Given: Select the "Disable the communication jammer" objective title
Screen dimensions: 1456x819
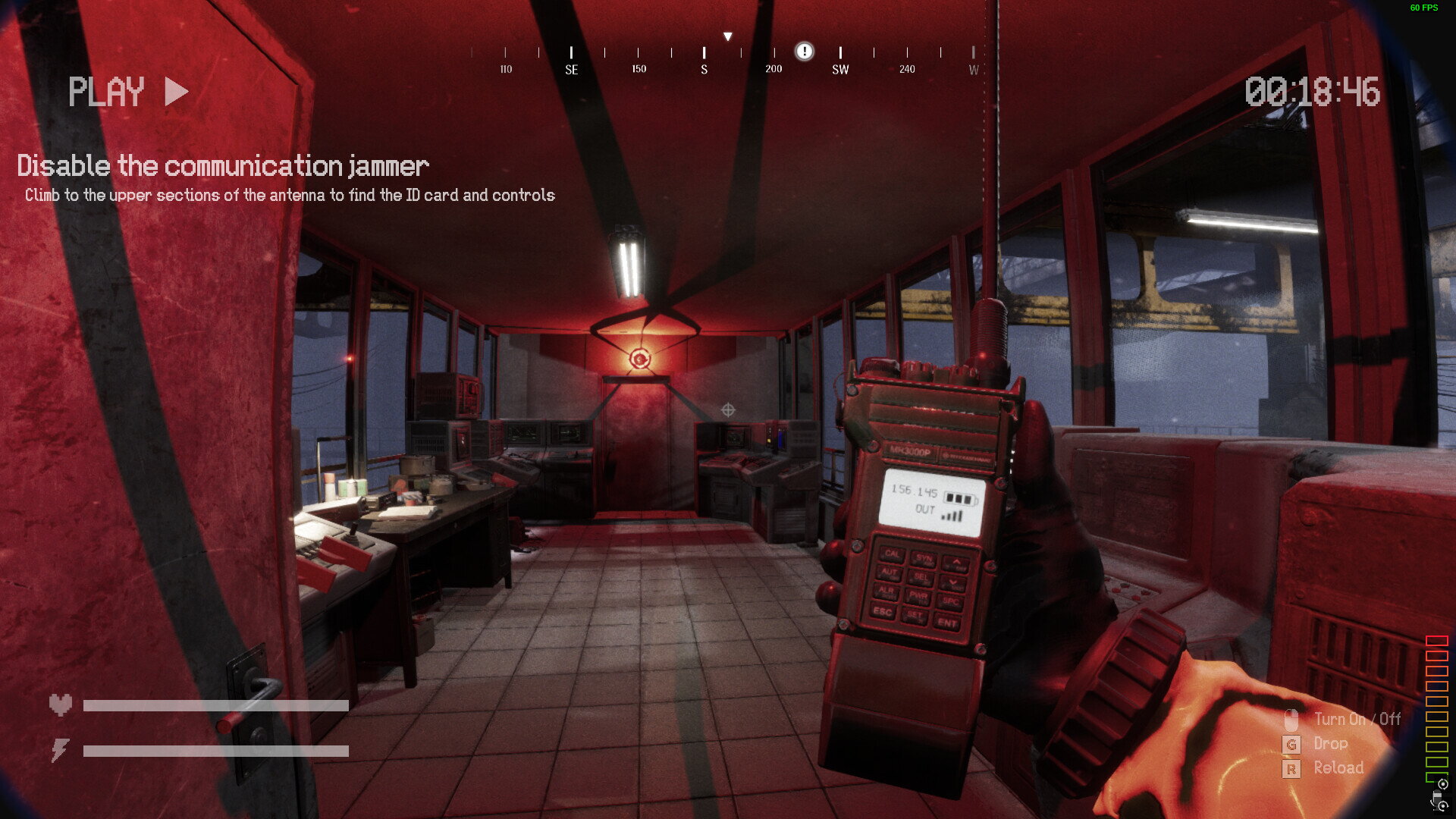Looking at the screenshot, I should click(x=223, y=165).
